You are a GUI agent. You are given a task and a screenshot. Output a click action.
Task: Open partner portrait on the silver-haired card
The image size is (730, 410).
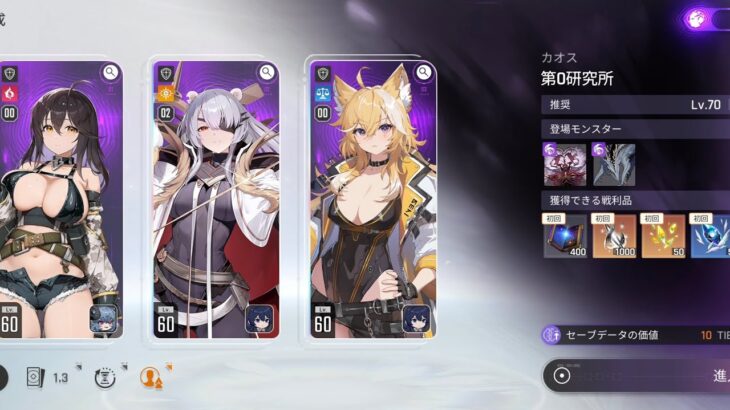(260, 319)
